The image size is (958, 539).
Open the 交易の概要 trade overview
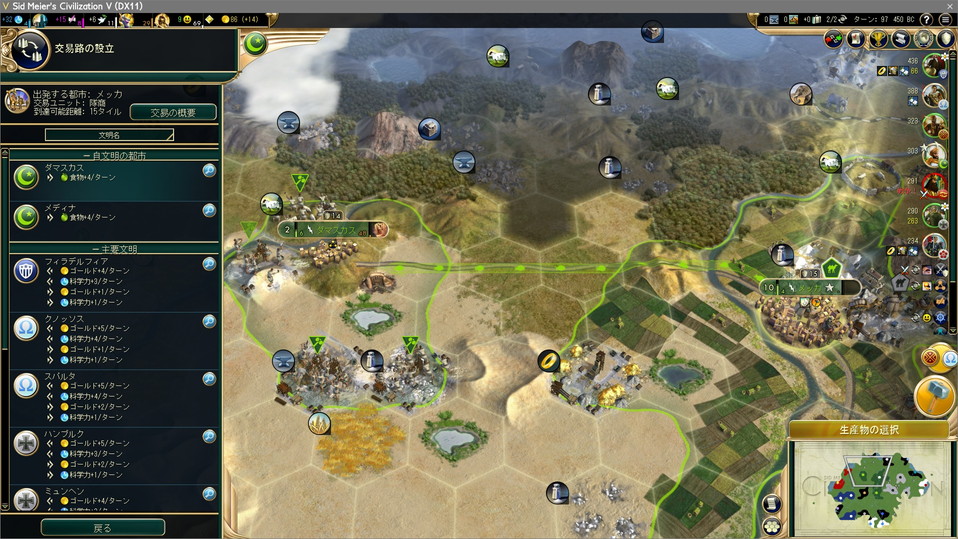click(173, 112)
